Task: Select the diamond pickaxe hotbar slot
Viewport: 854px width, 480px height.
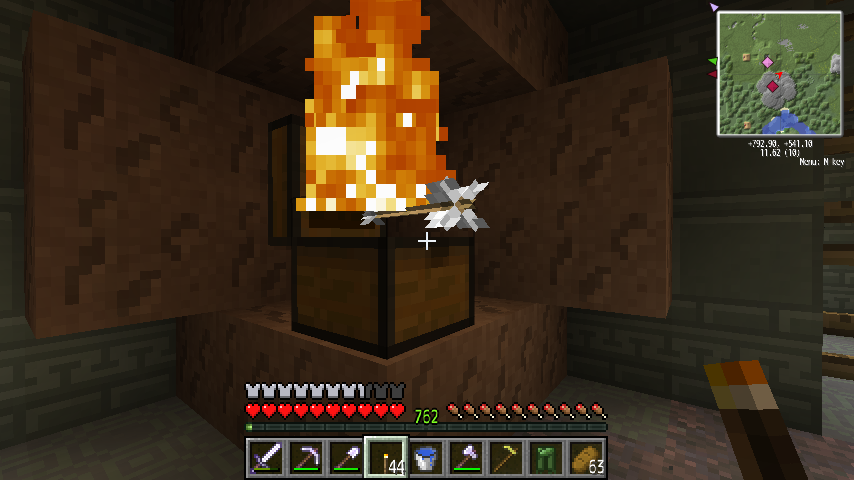Action: pos(306,458)
